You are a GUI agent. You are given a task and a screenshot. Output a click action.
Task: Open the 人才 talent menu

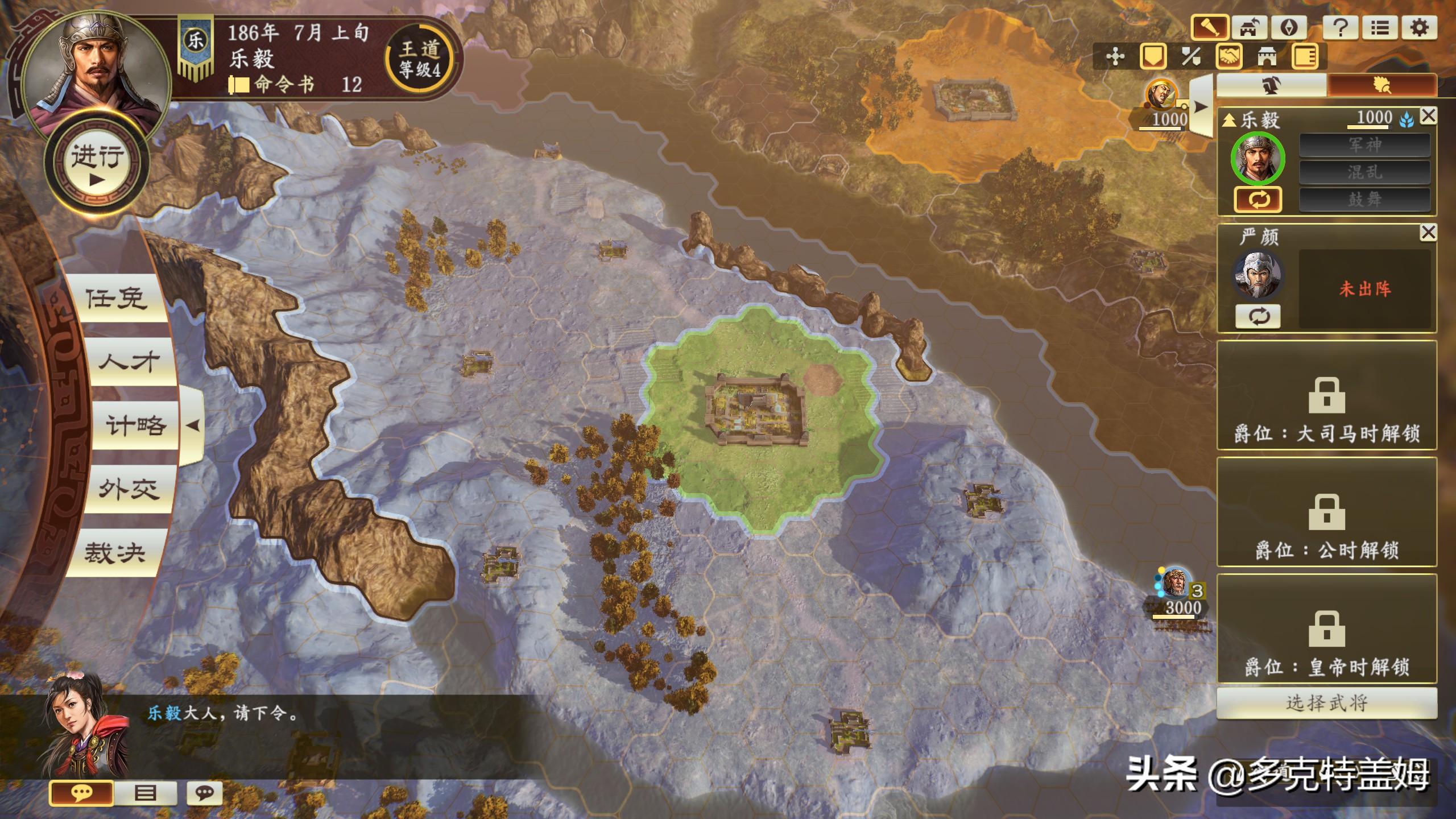coord(129,362)
